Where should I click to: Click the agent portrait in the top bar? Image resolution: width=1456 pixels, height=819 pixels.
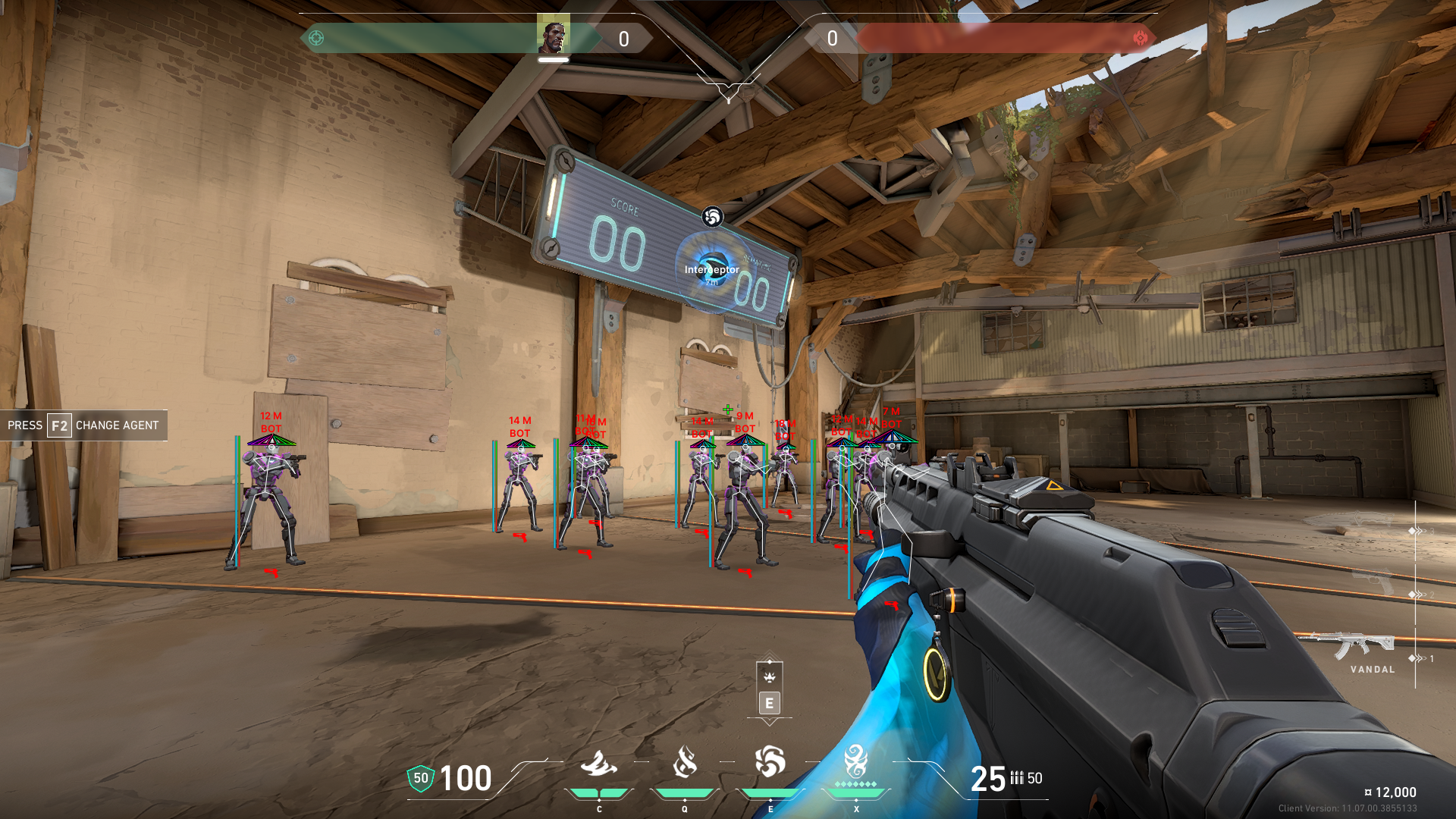coord(553,34)
